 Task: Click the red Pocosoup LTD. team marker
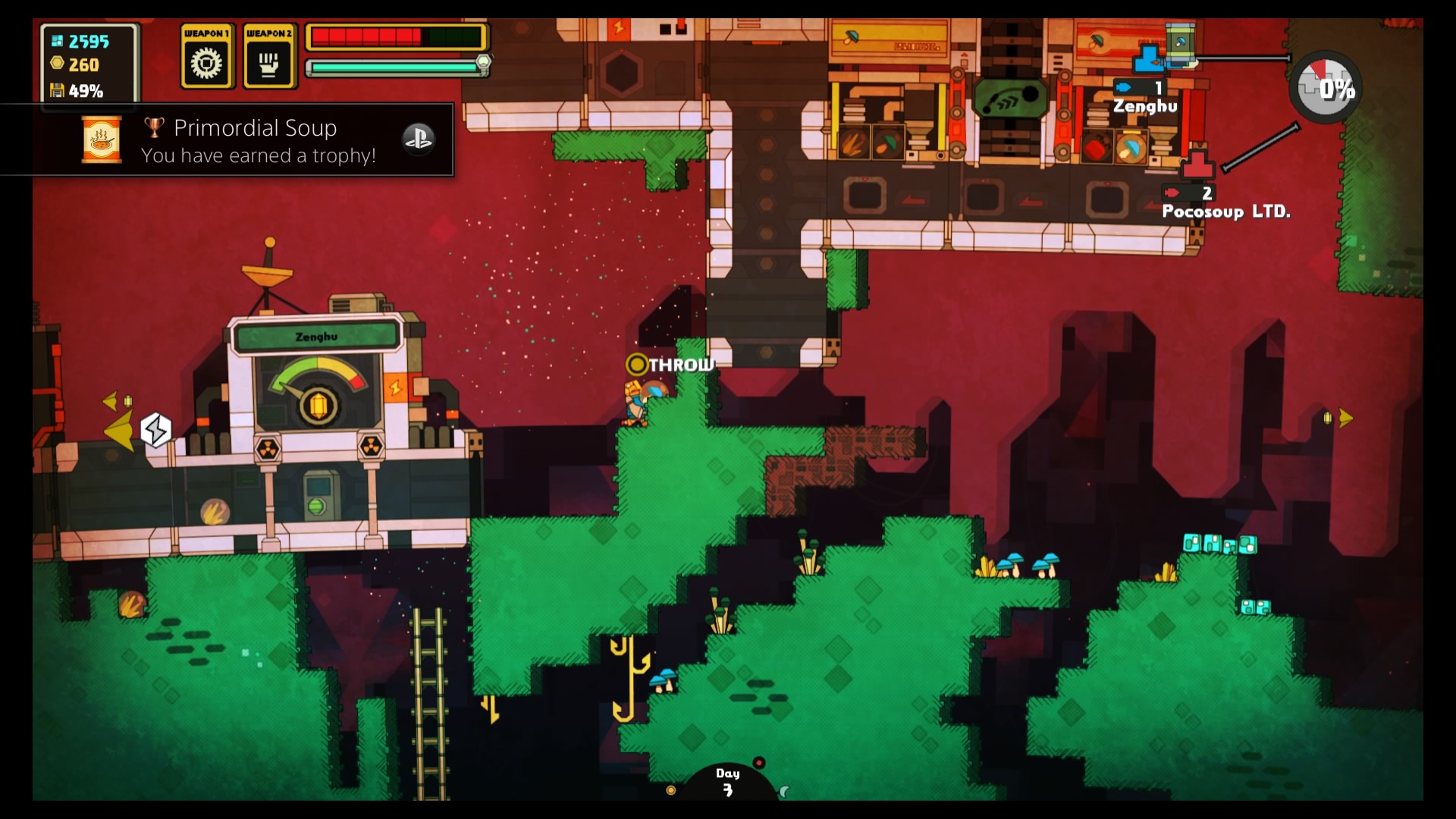click(x=1197, y=164)
